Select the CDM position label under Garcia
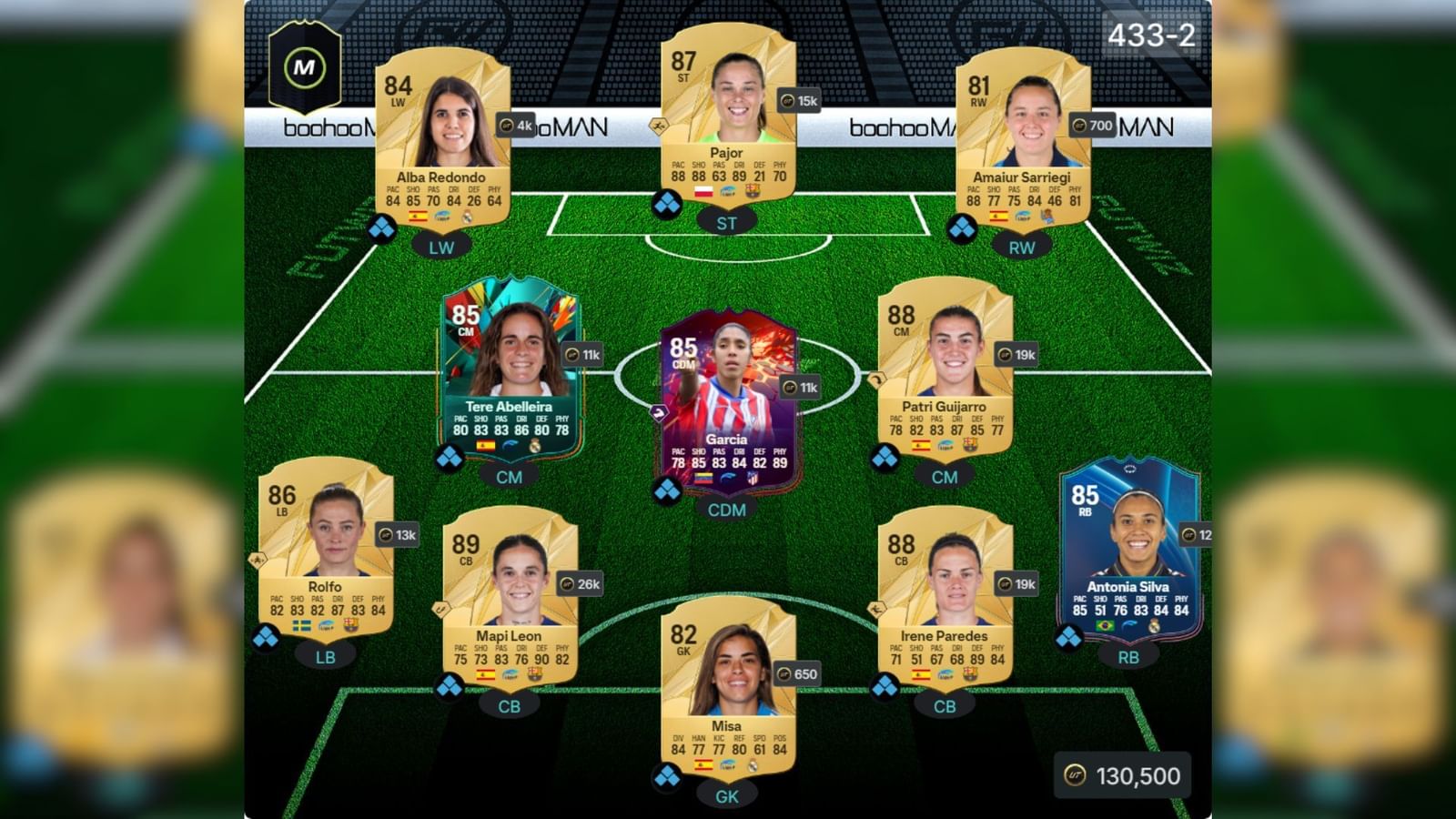Image resolution: width=1456 pixels, height=819 pixels. tap(728, 511)
